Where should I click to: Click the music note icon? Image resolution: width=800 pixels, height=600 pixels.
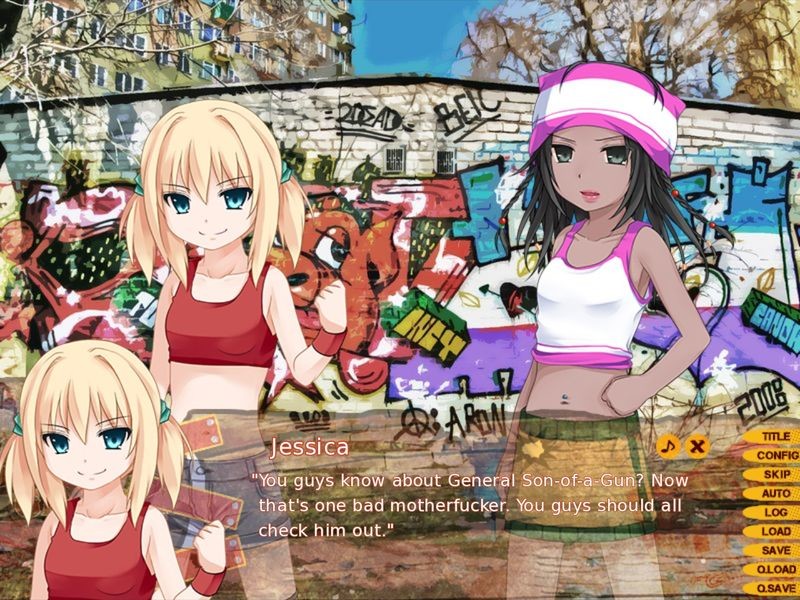[668, 446]
